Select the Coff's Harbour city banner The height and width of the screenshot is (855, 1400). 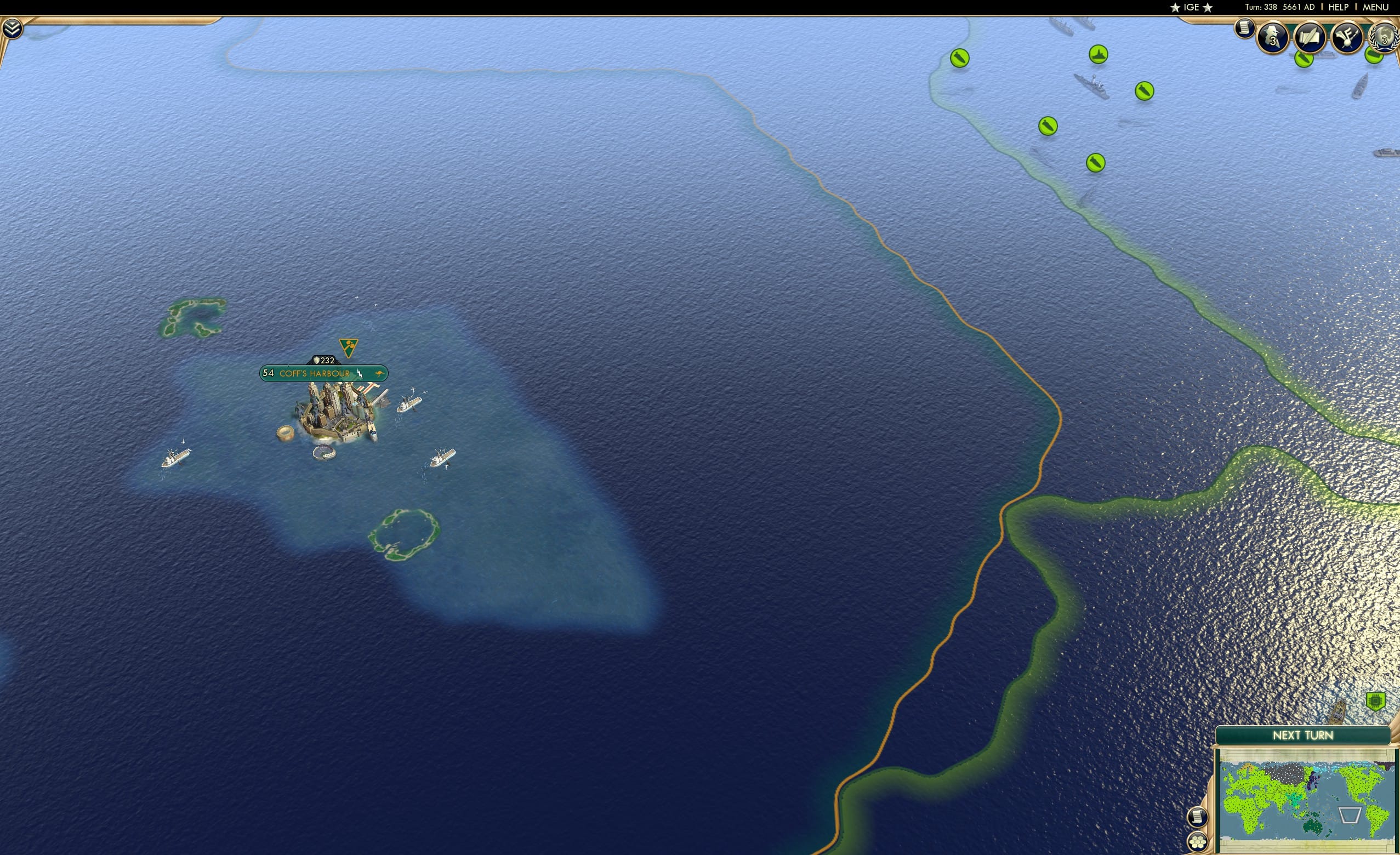(x=314, y=374)
